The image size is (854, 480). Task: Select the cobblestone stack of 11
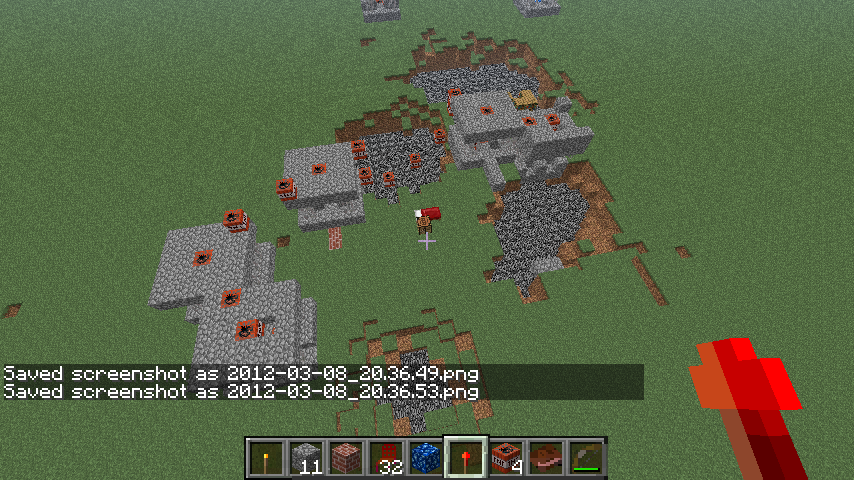(x=306, y=457)
